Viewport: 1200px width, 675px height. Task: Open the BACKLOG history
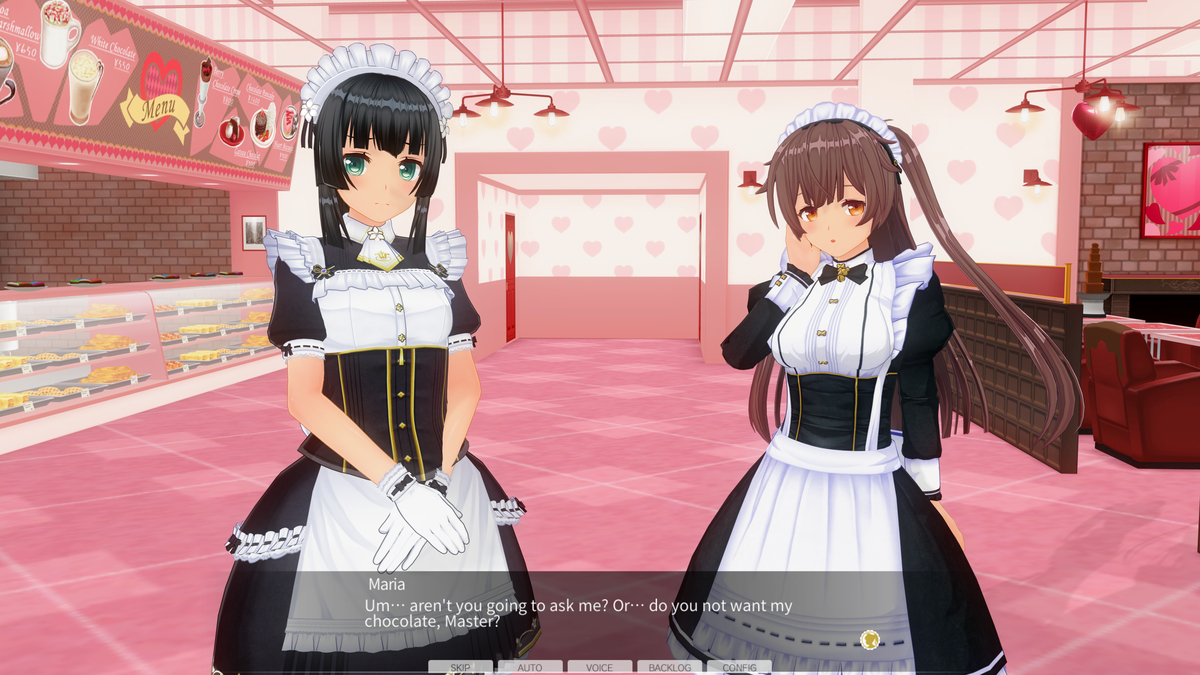click(x=670, y=667)
